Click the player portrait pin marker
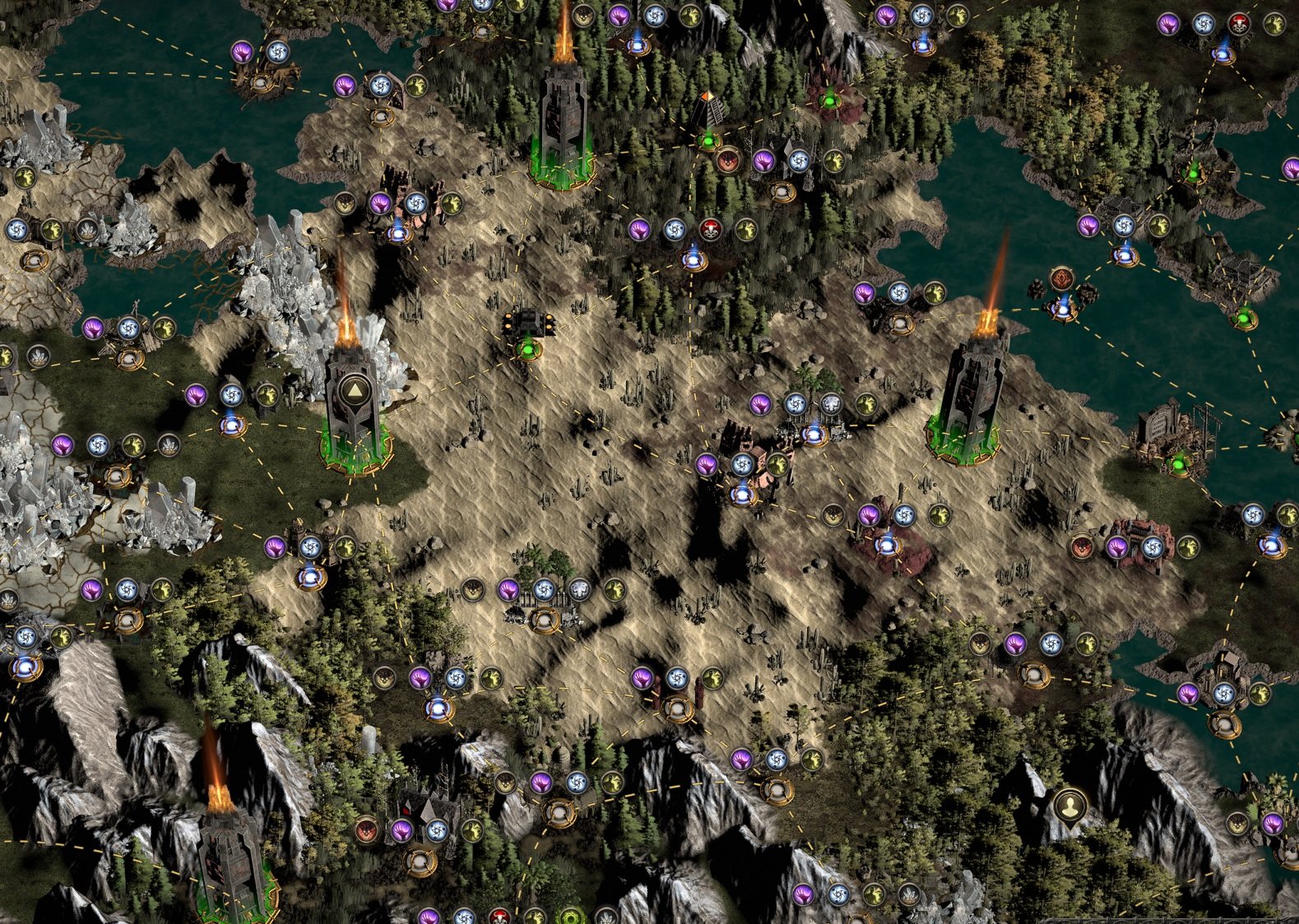 1069,806
